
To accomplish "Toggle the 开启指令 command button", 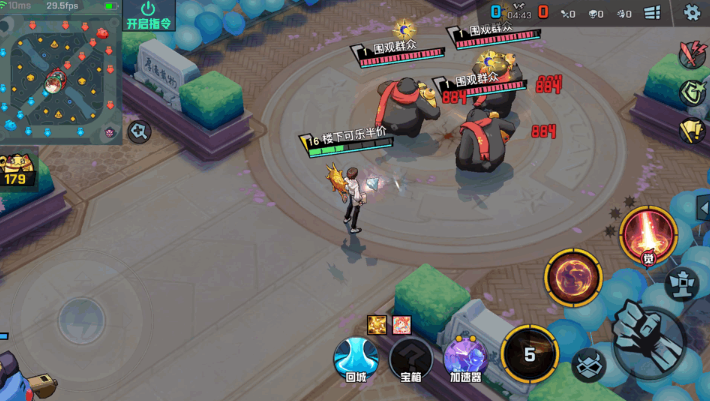I will tap(149, 15).
